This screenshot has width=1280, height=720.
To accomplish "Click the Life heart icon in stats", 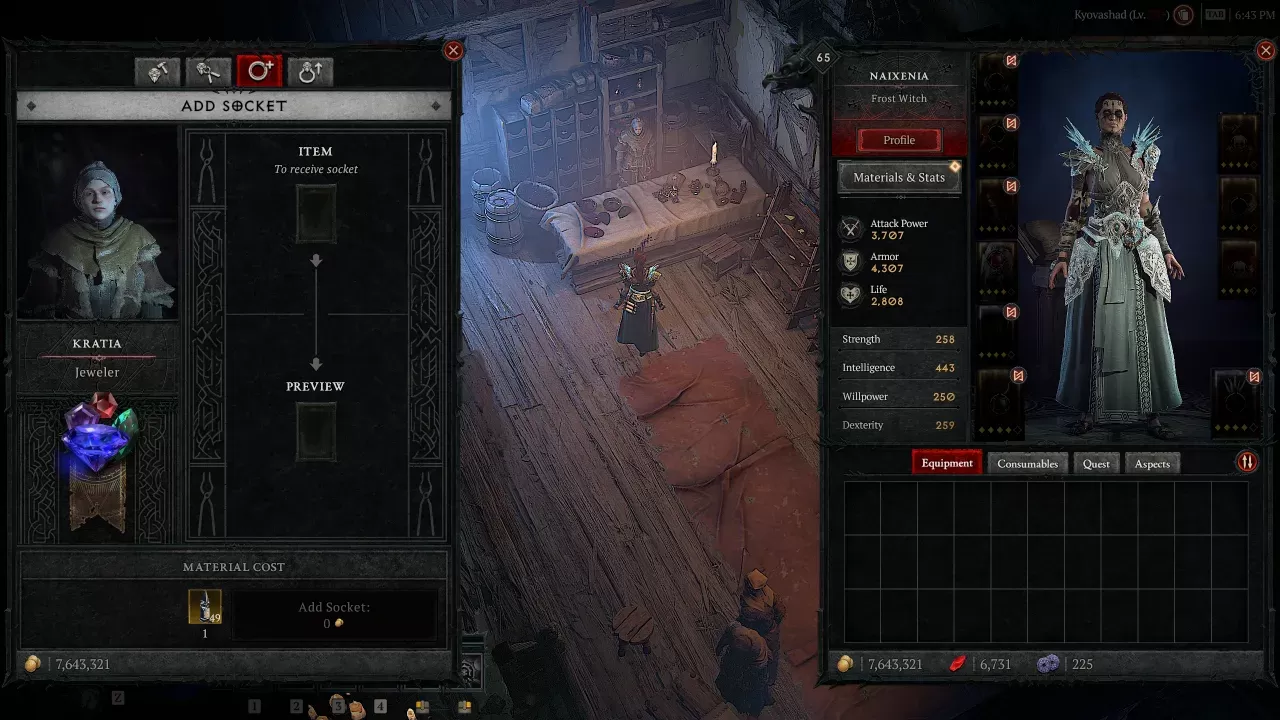I will pos(849,295).
